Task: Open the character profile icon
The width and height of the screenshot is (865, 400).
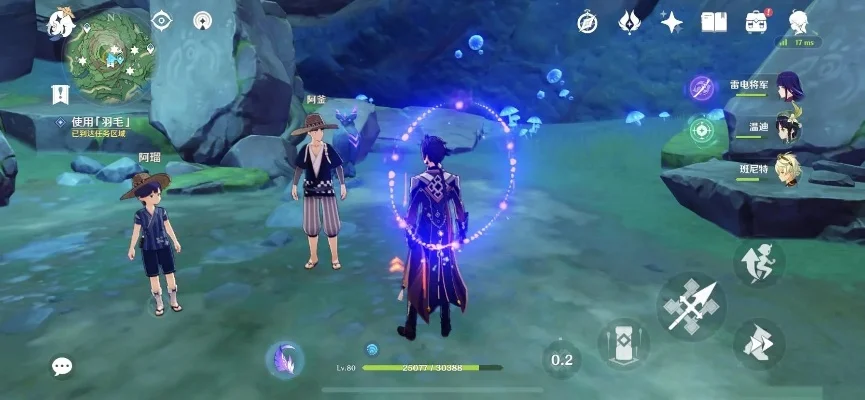Action: point(799,21)
